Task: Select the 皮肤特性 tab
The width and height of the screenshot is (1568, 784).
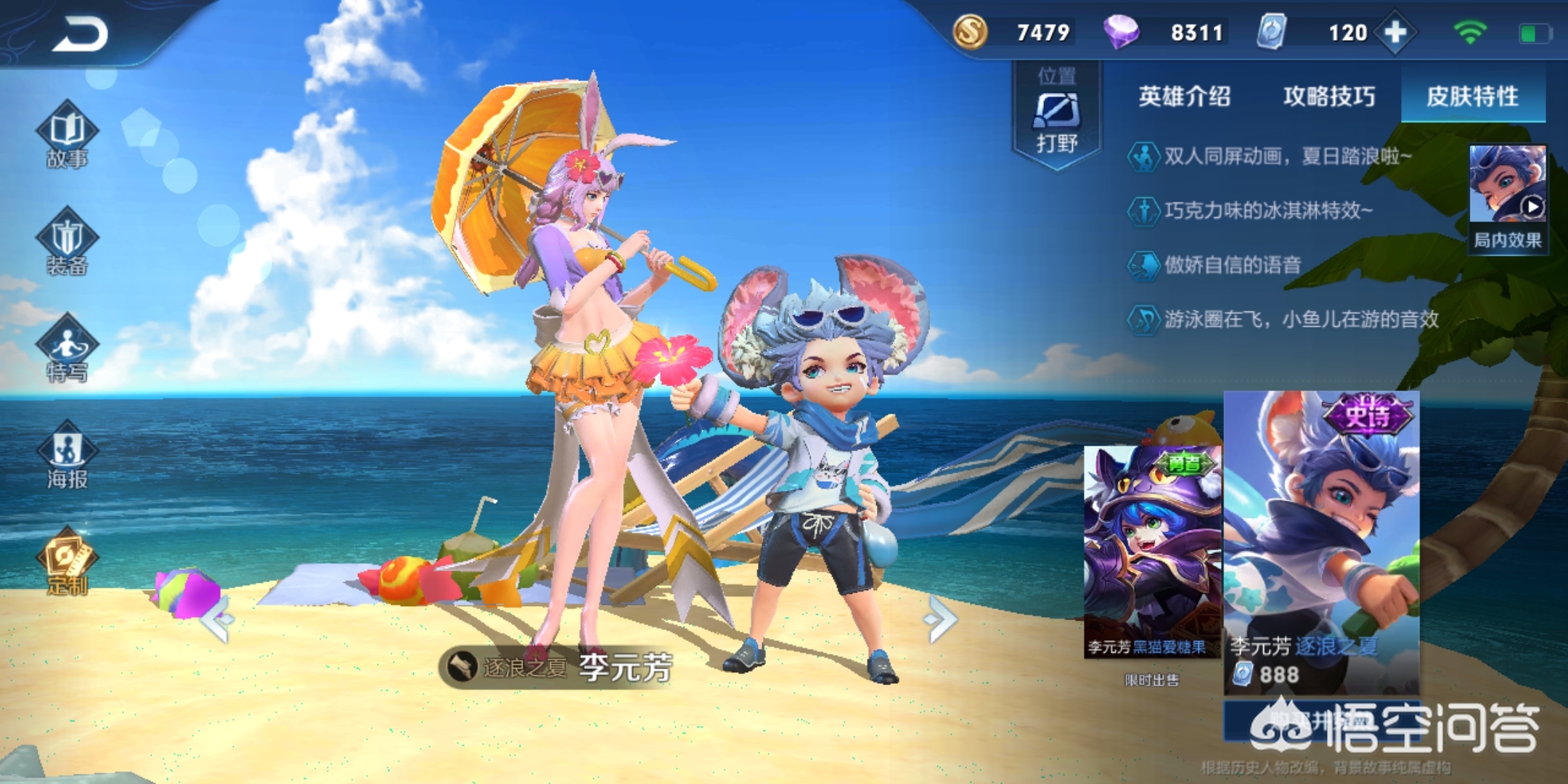Action: [x=1472, y=97]
